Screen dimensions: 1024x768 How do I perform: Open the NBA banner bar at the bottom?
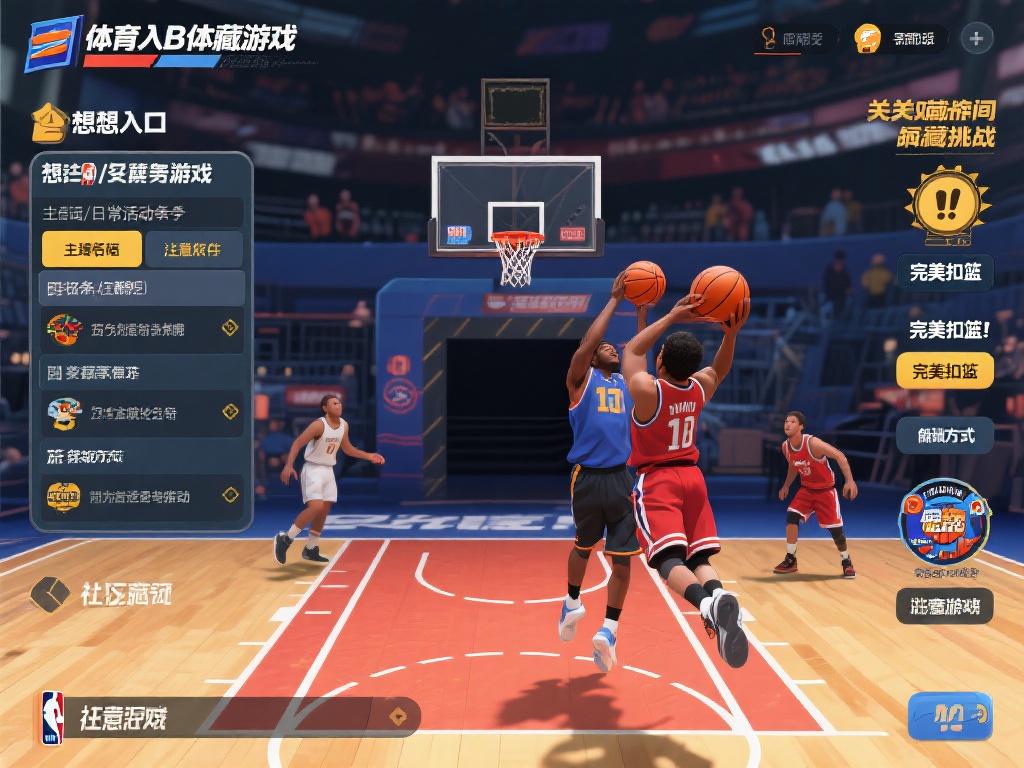[228, 717]
